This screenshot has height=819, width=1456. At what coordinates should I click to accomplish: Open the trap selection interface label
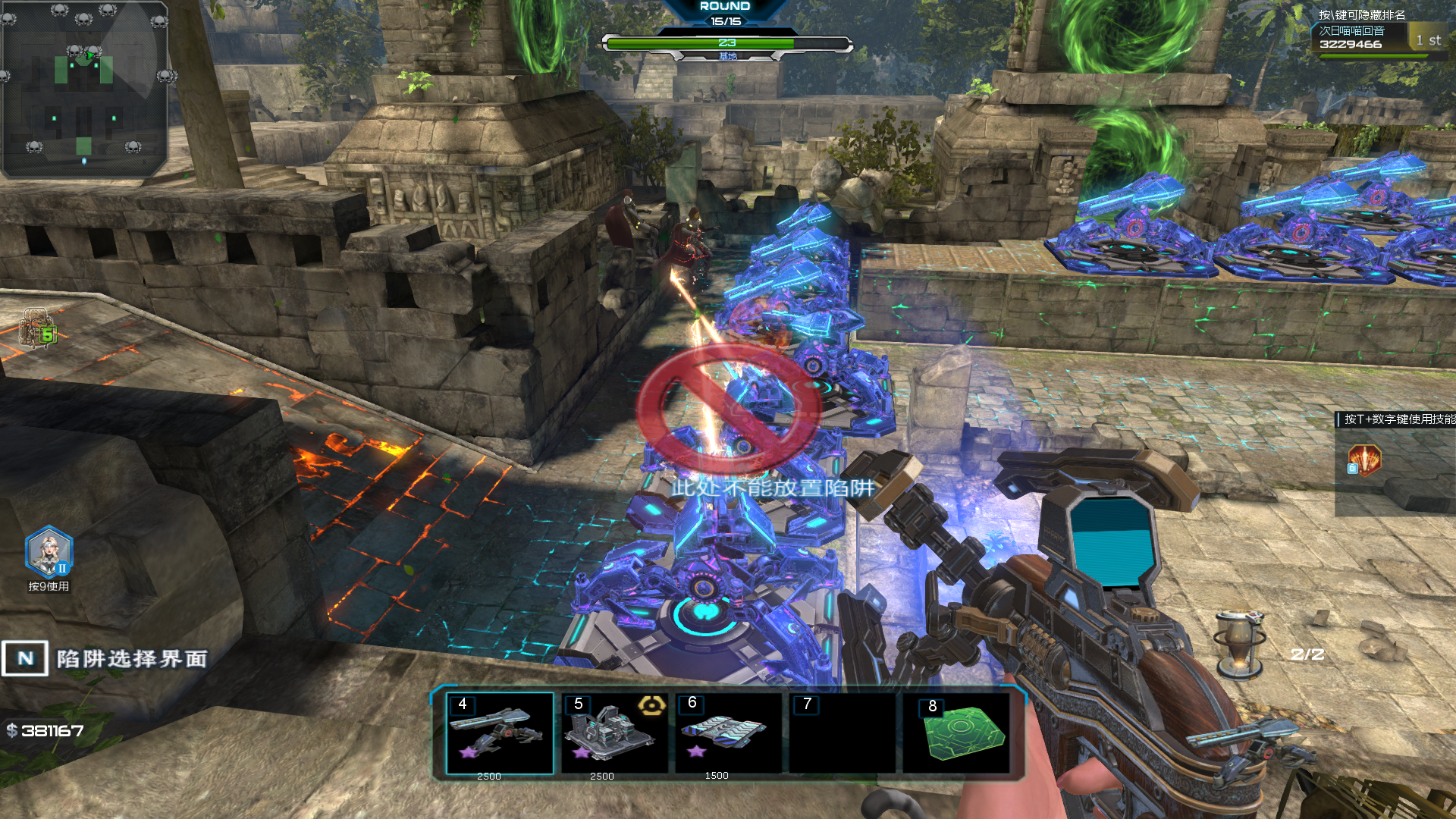(x=105, y=658)
